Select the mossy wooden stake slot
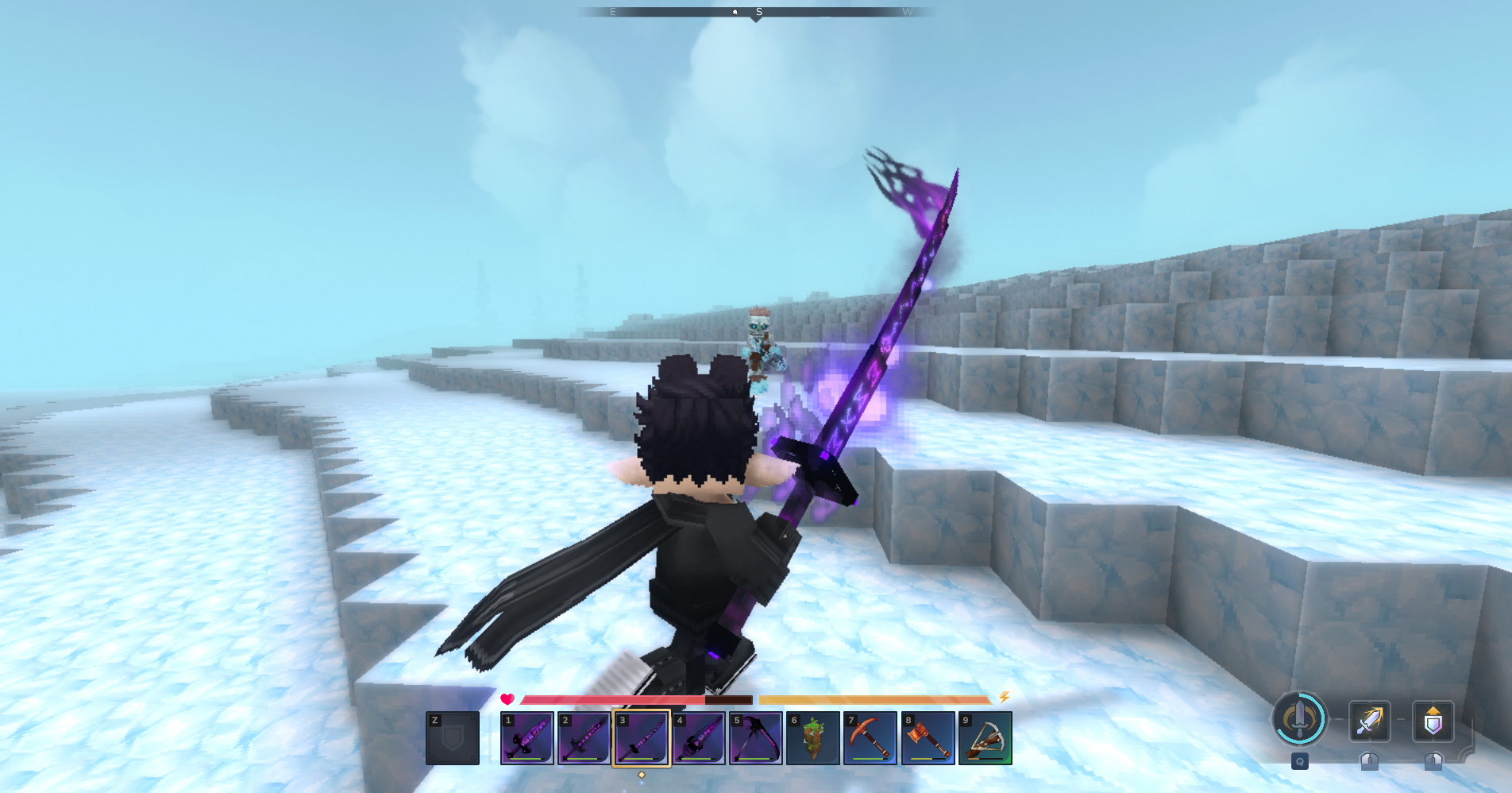The width and height of the screenshot is (1512, 793). tap(813, 738)
